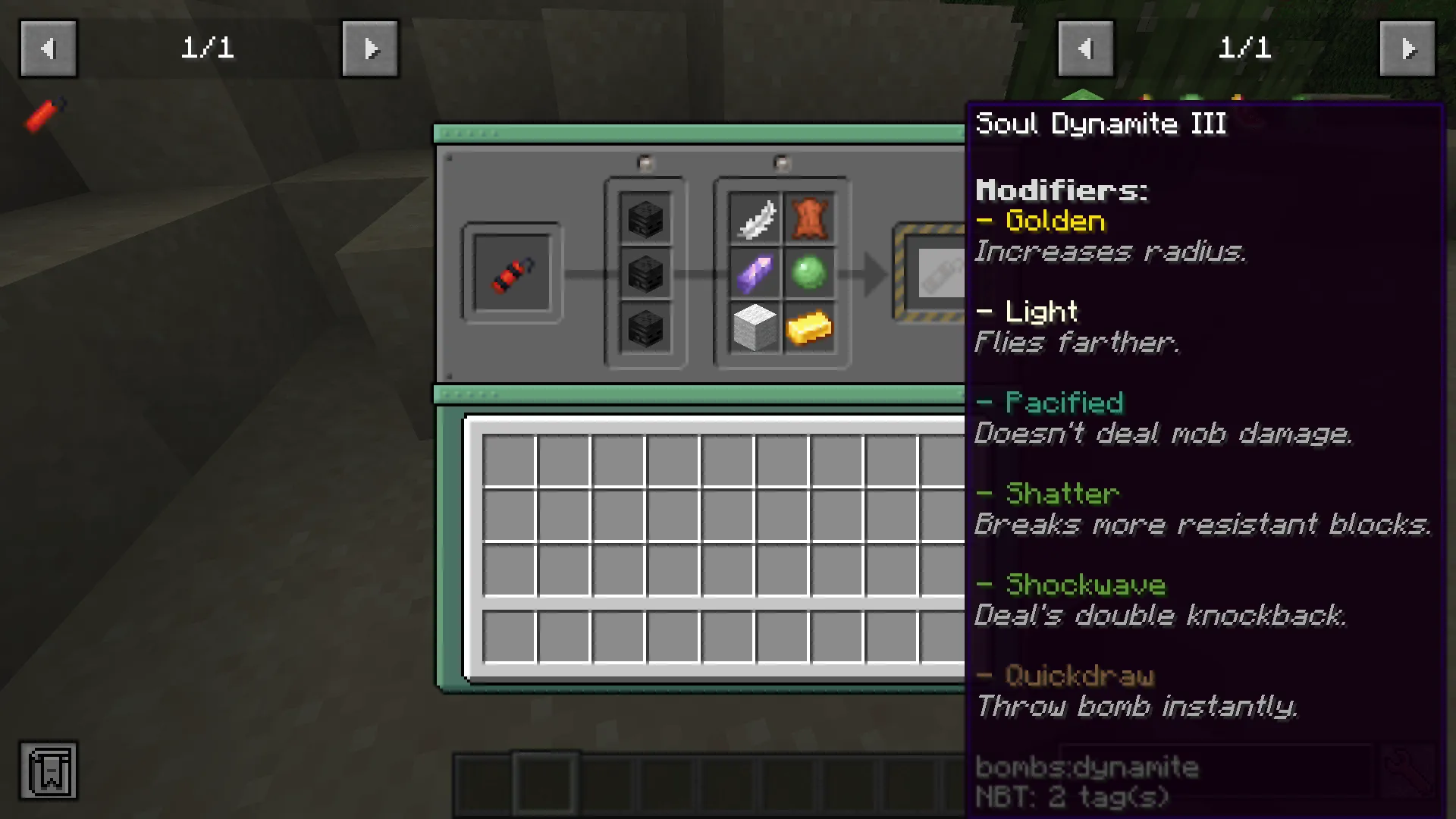This screenshot has height=819, width=1456.
Task: Click the 1/1 page indicator label
Action: [206, 49]
